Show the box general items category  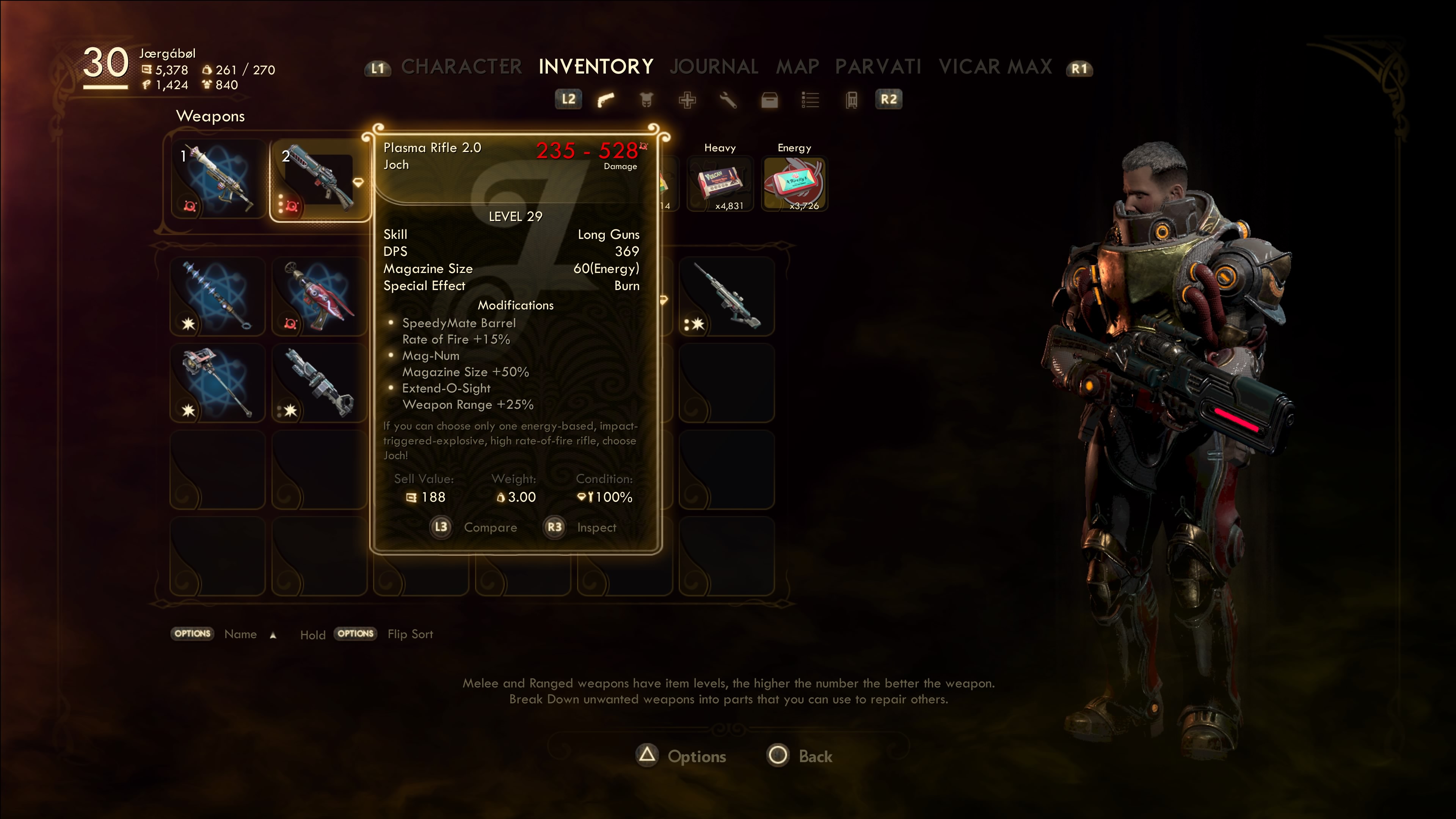coord(769,100)
